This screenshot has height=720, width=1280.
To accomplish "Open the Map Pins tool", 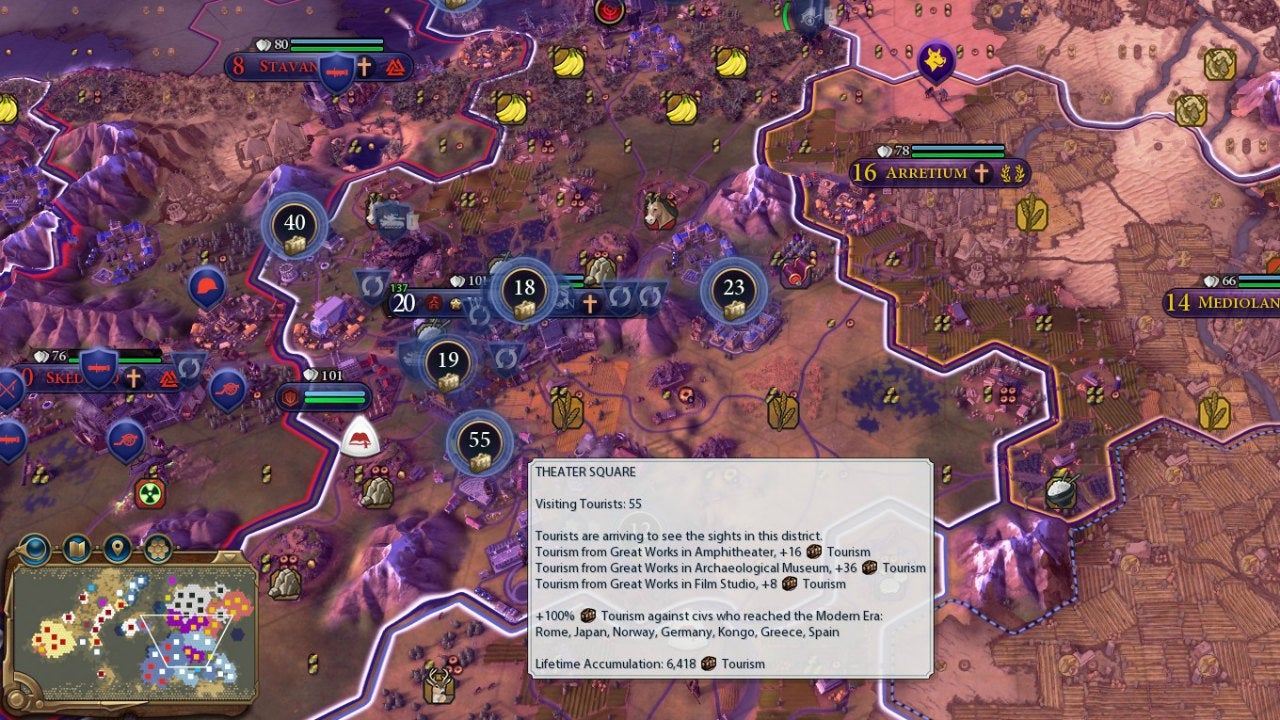I will (118, 548).
